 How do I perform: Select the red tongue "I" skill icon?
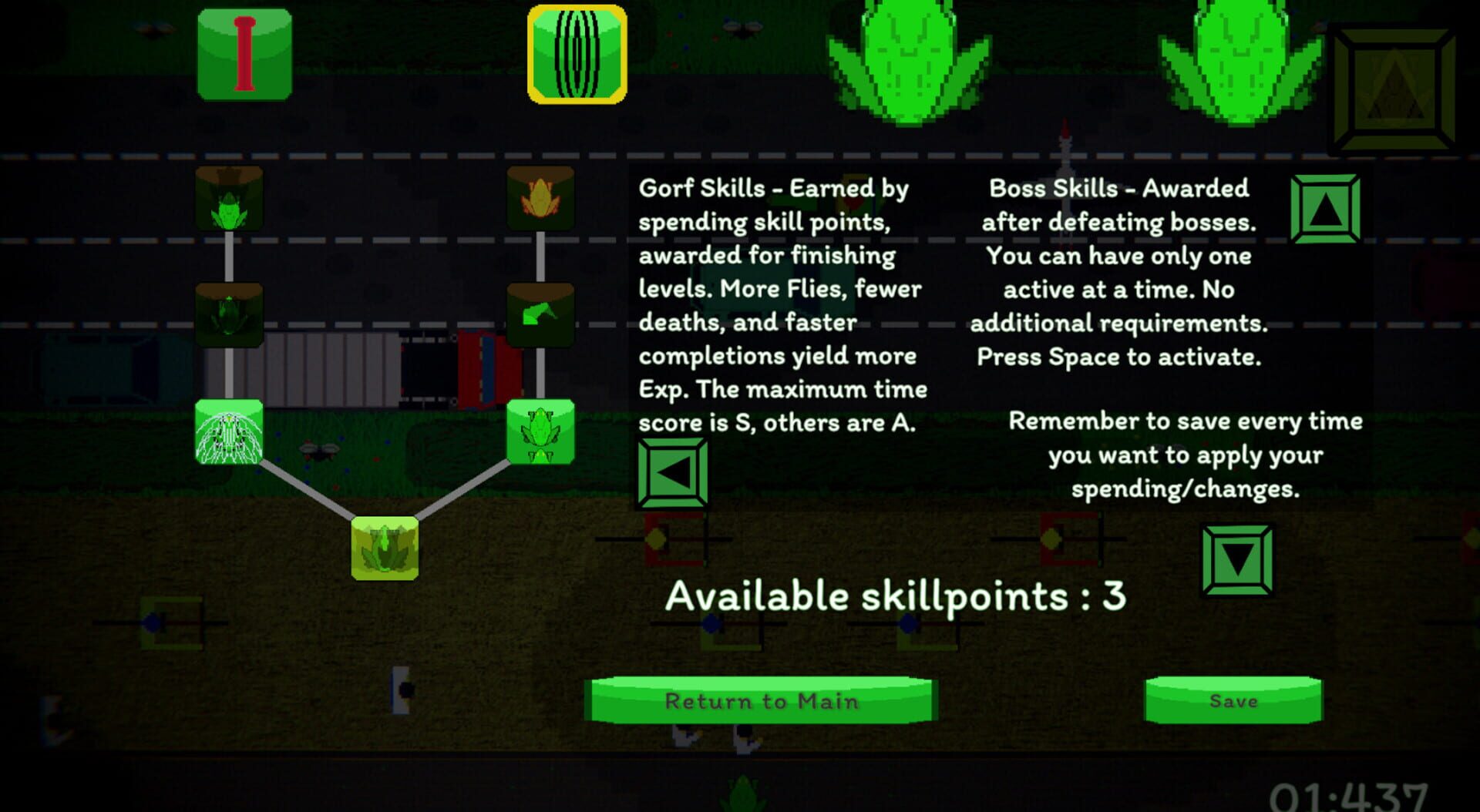pyautogui.click(x=245, y=54)
